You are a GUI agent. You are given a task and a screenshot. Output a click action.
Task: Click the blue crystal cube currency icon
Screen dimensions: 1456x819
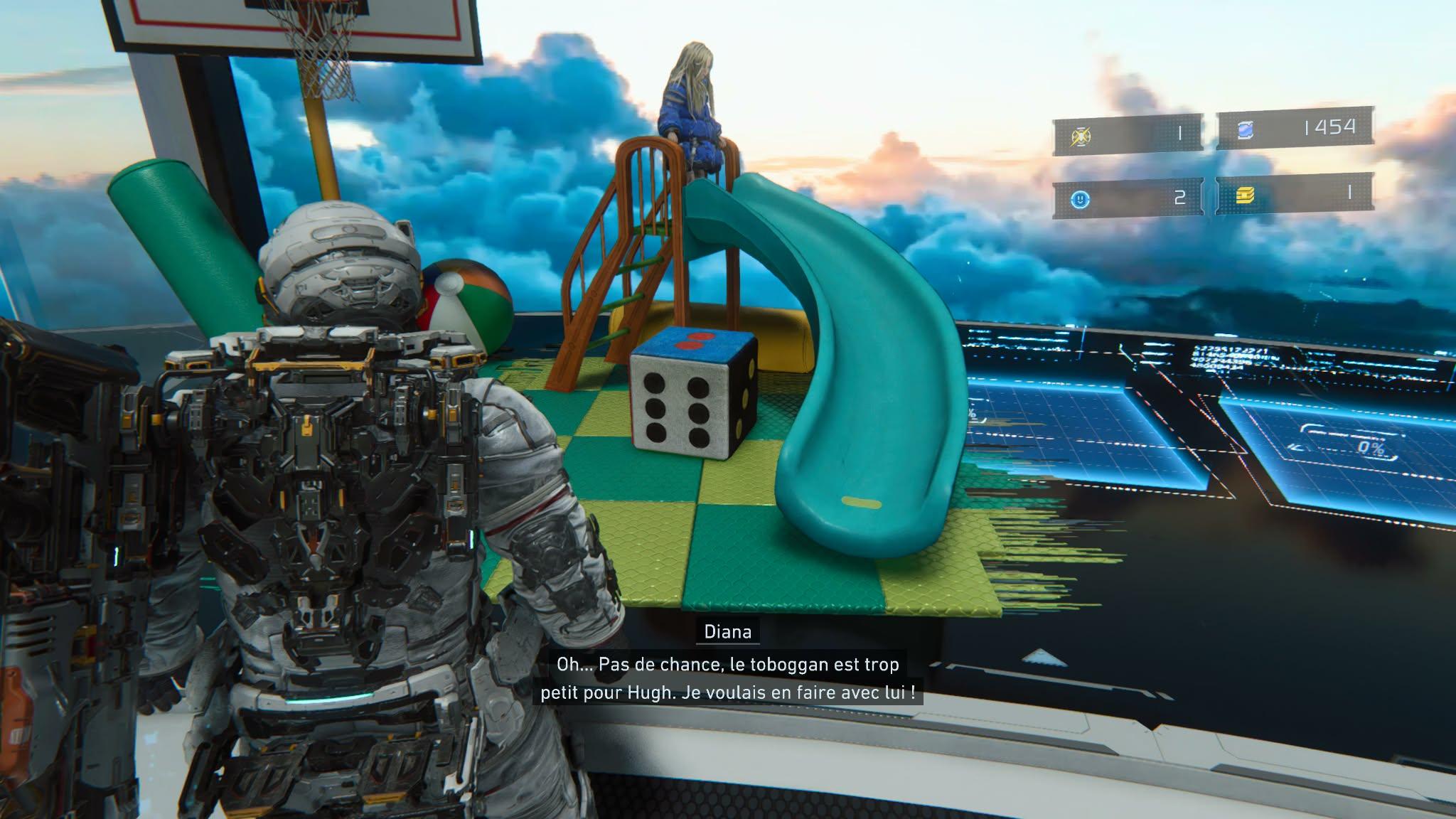1245,130
